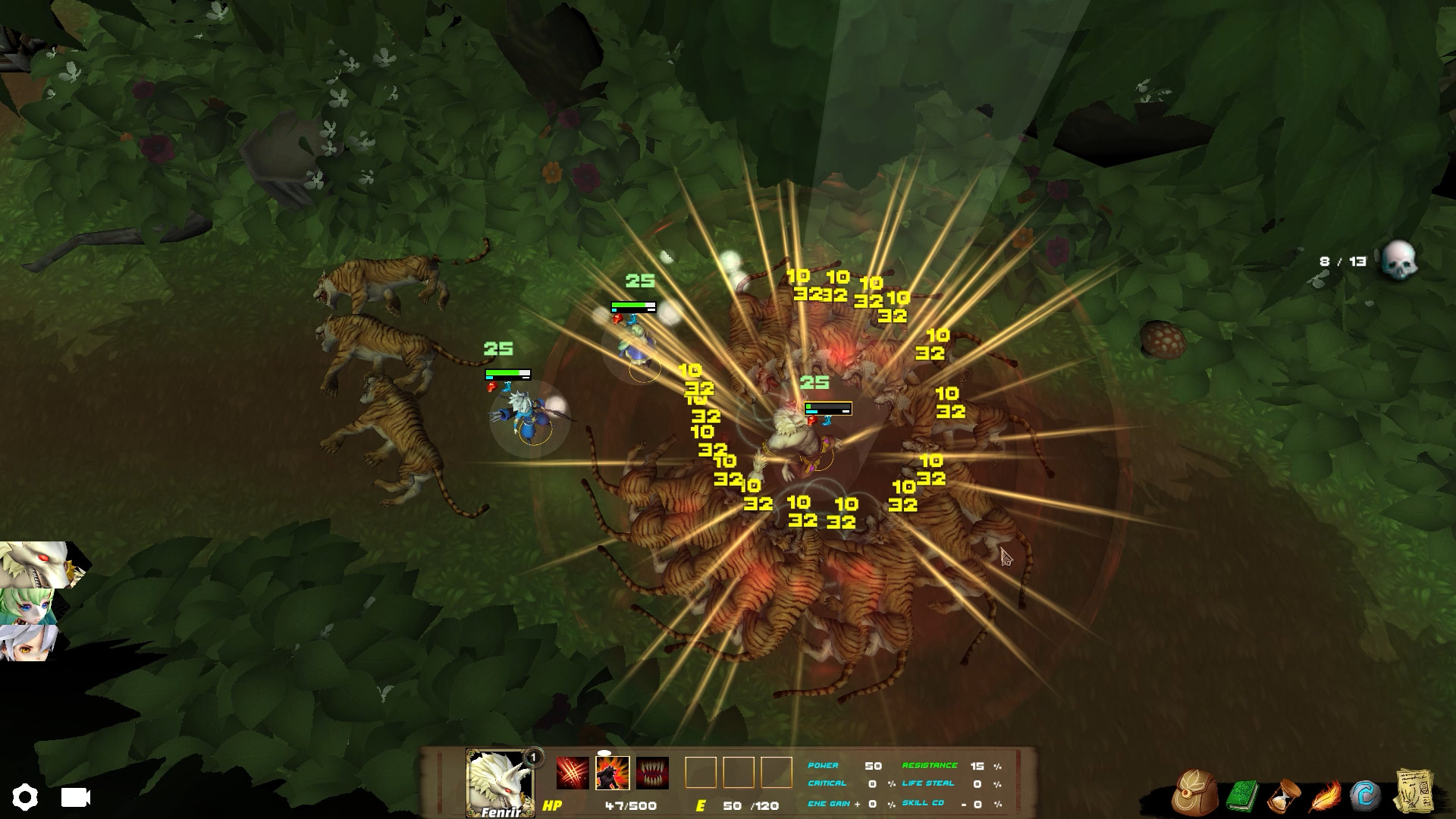Toggle the camera mode icon
This screenshot has width=1456, height=819.
(x=75, y=797)
